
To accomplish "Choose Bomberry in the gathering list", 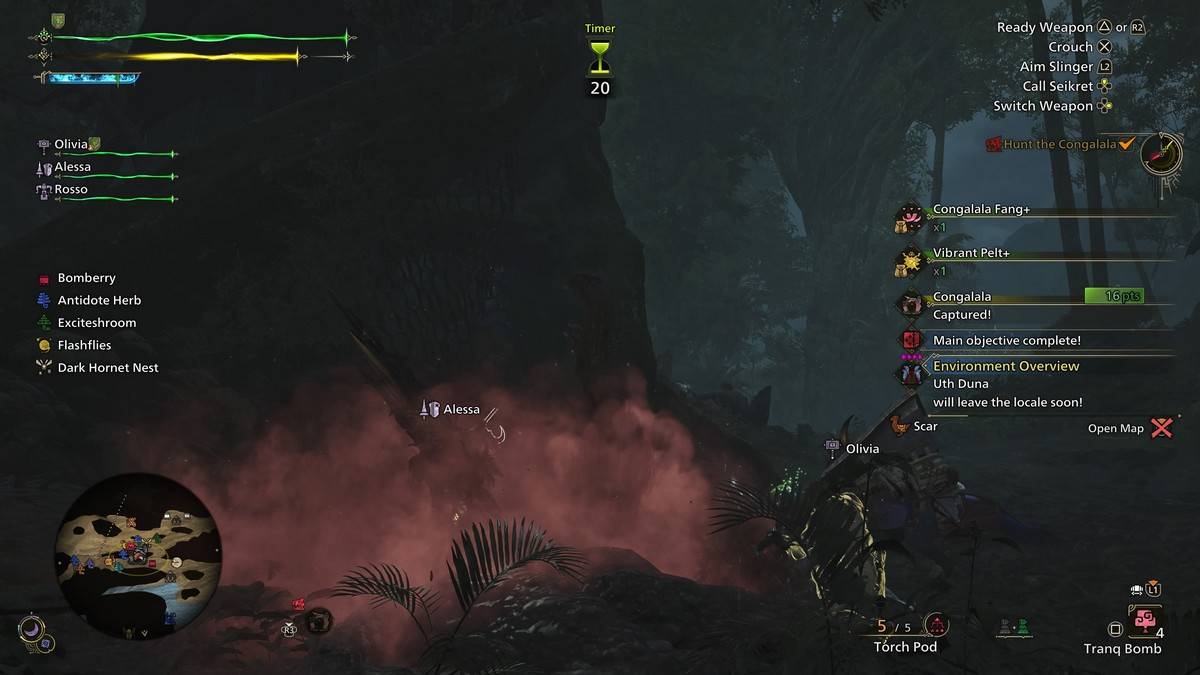I will 86,278.
